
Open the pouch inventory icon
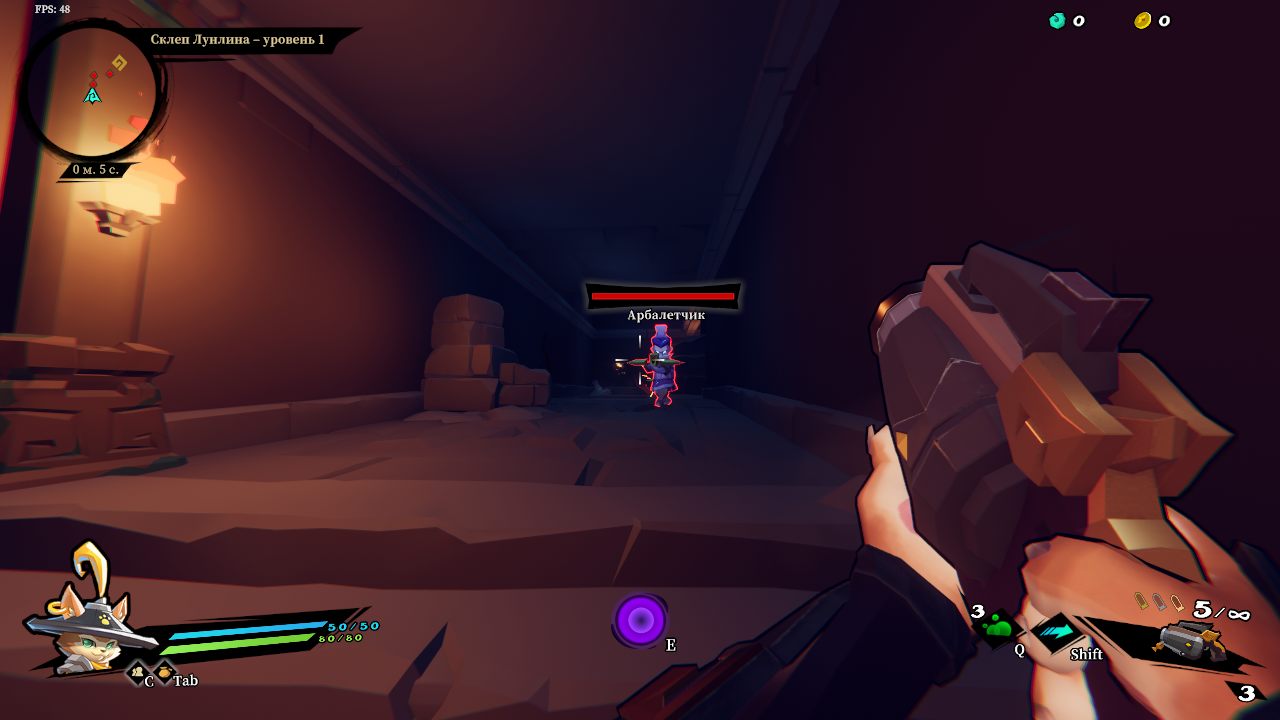[x=164, y=674]
